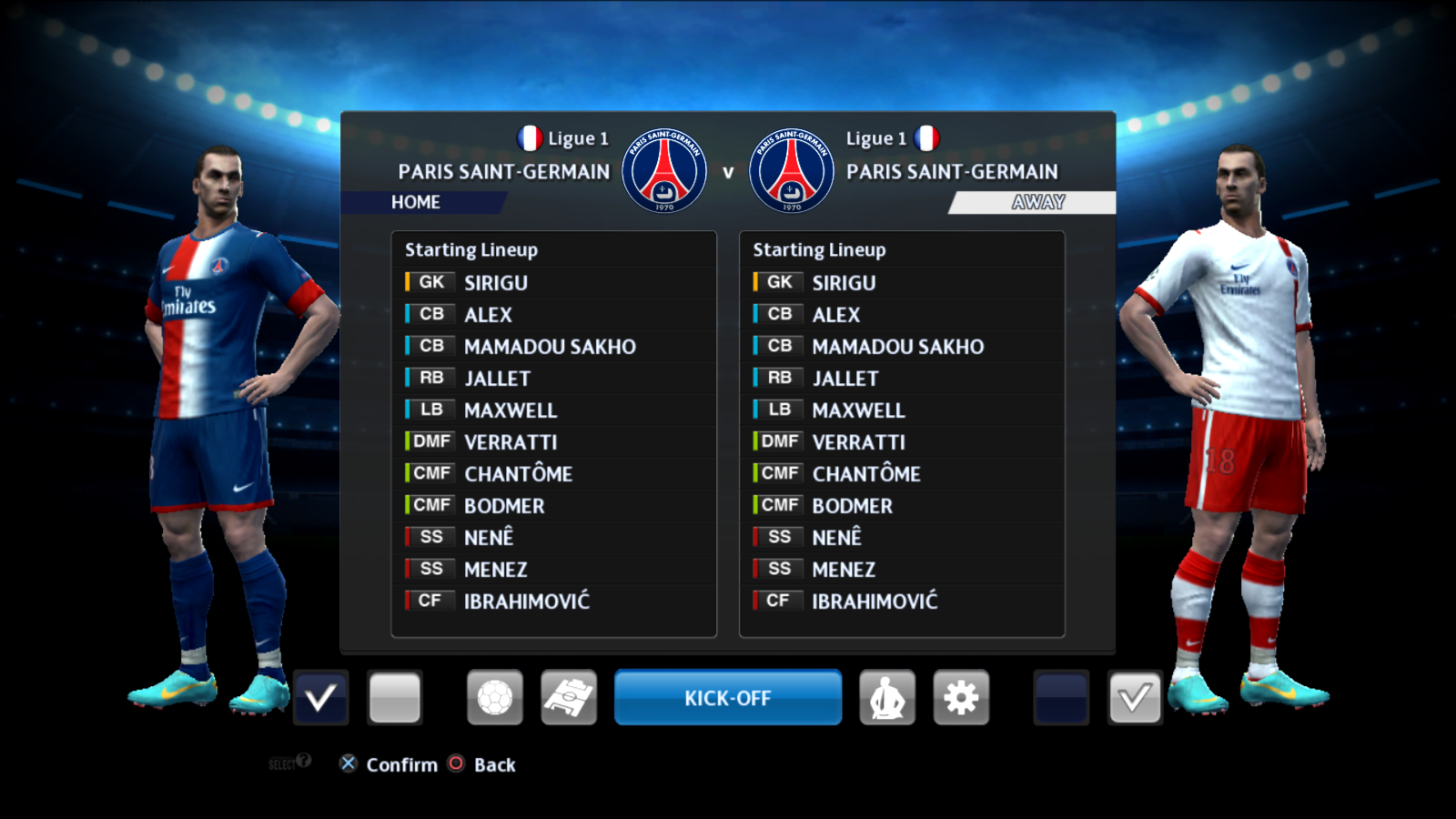Switch to the AWAY tab

coord(1036,202)
